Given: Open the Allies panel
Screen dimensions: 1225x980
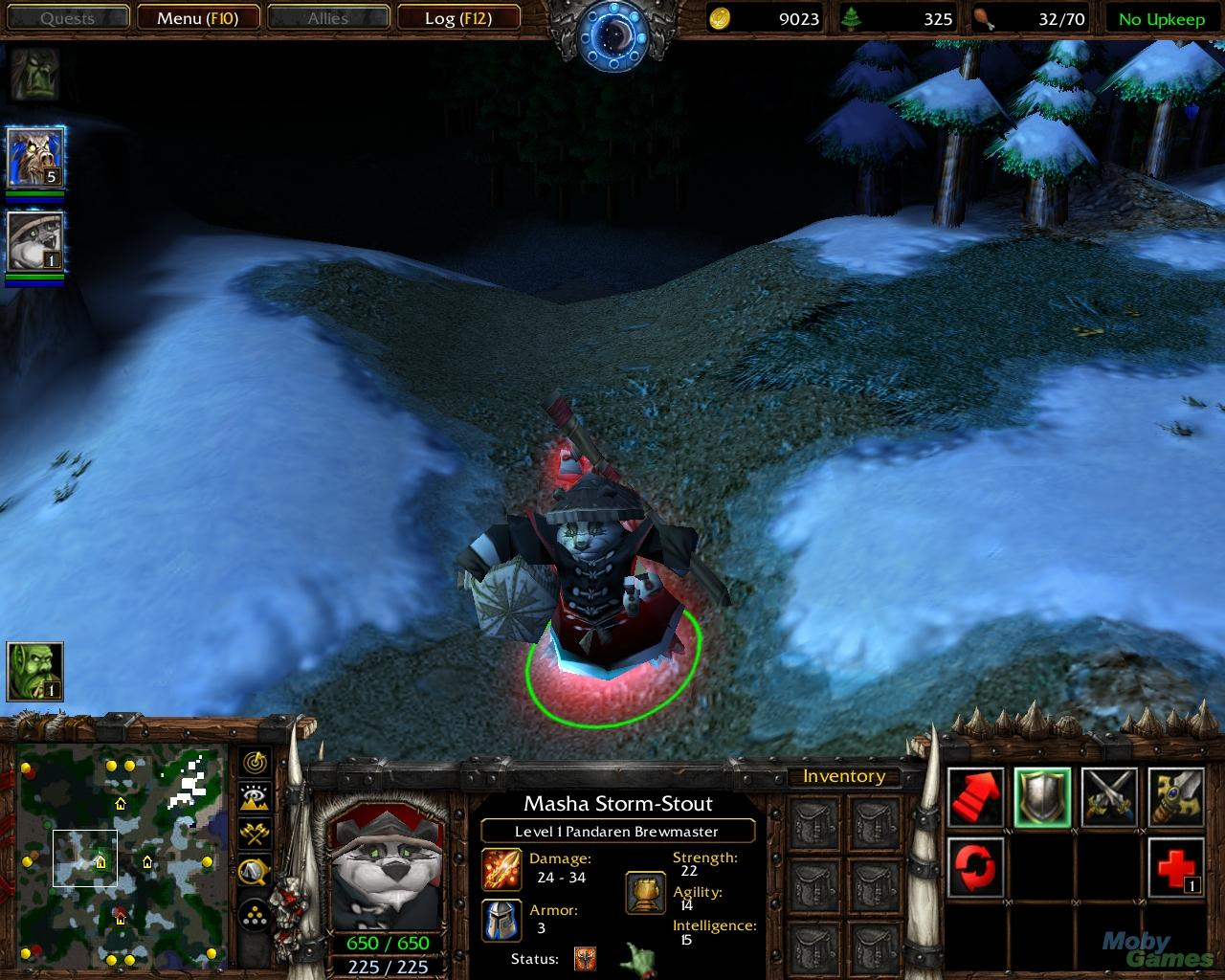Looking at the screenshot, I should click(x=327, y=18).
